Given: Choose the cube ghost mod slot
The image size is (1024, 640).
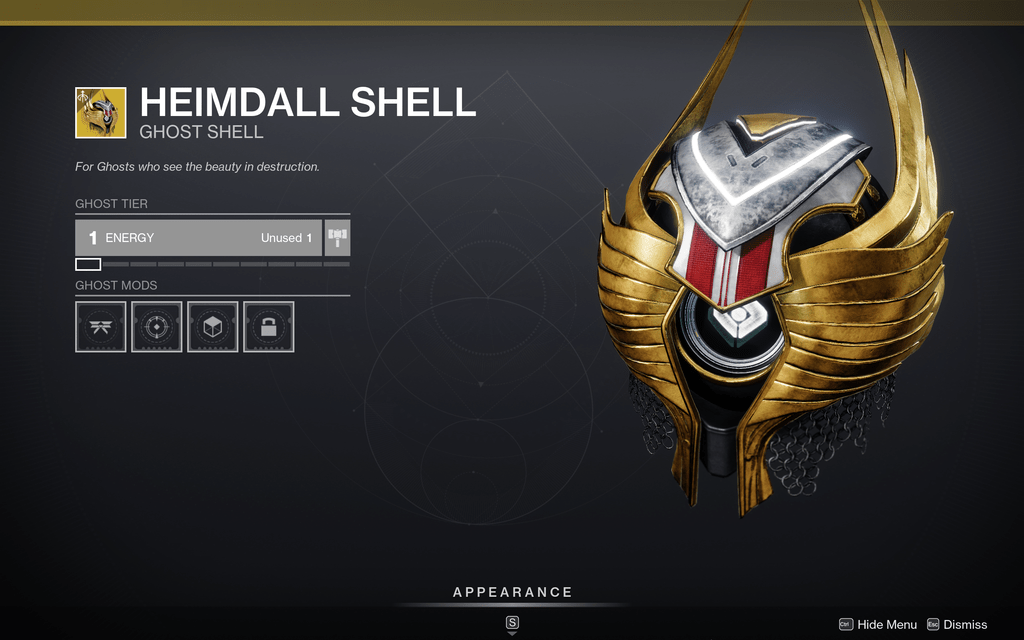Looking at the screenshot, I should tap(213, 327).
